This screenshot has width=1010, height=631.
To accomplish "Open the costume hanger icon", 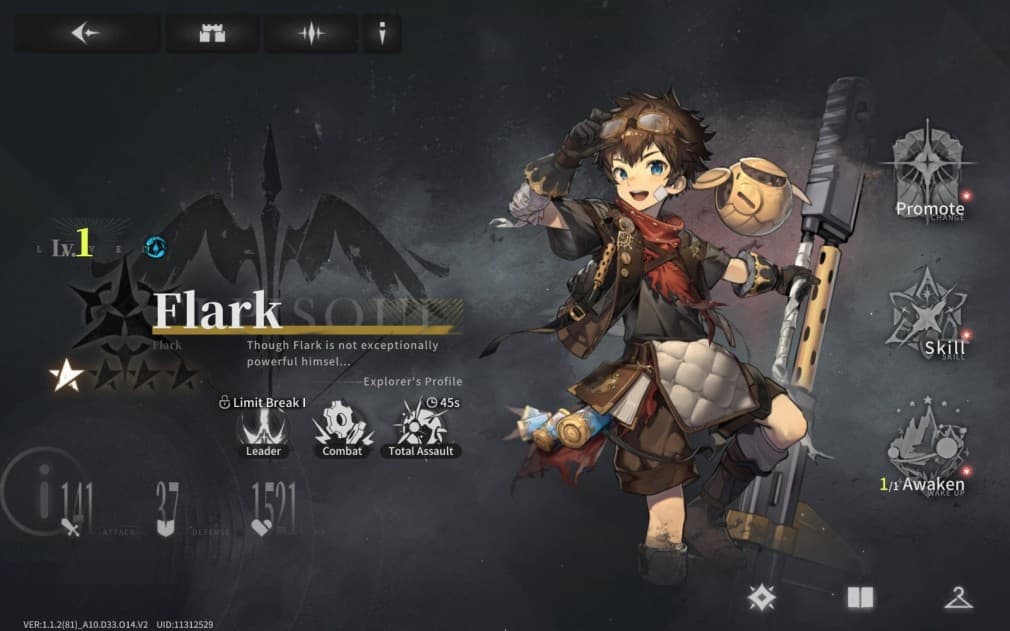I will click(x=958, y=598).
